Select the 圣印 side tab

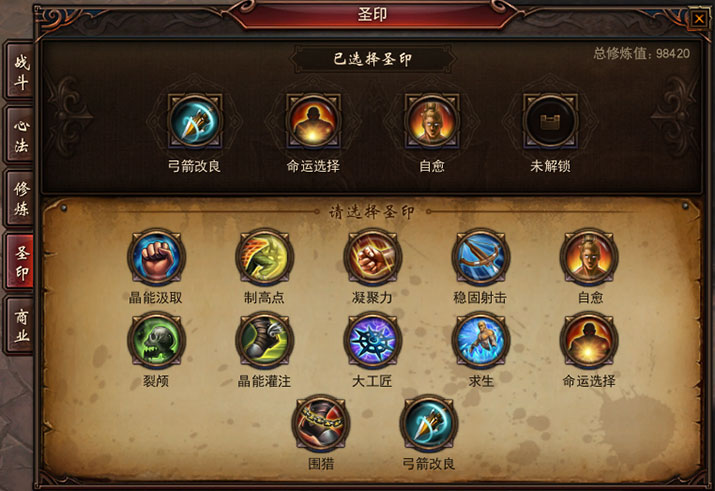coord(20,262)
